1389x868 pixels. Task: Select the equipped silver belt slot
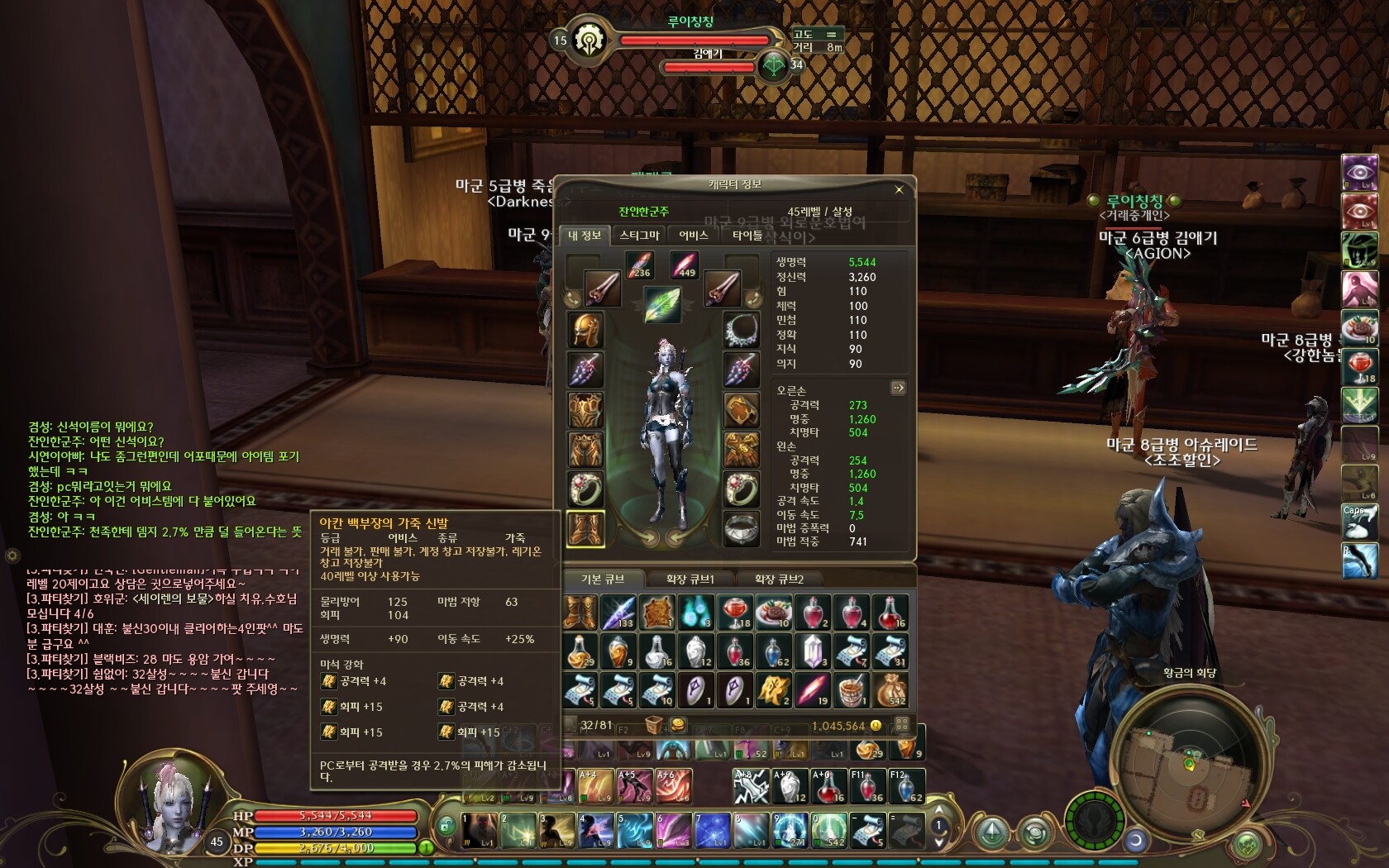(741, 529)
